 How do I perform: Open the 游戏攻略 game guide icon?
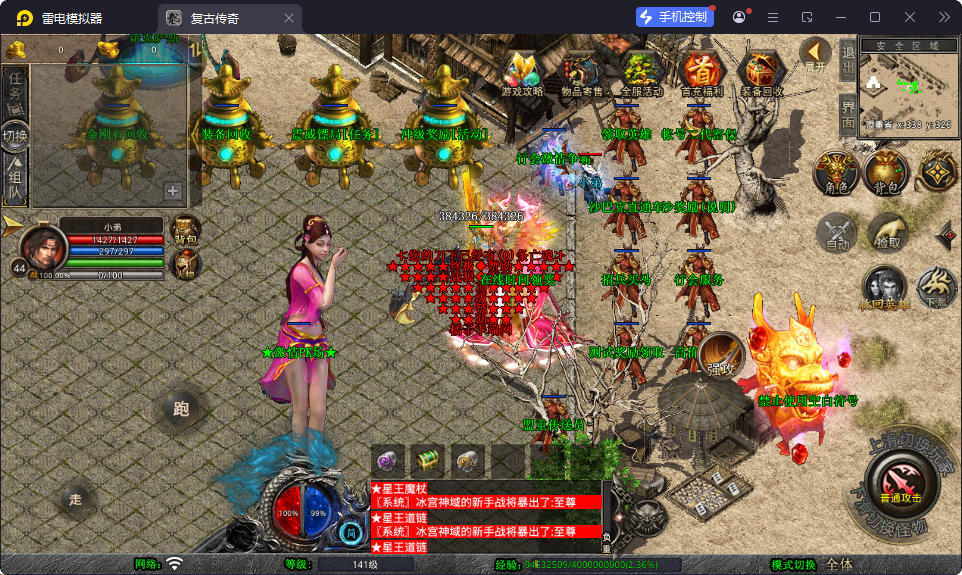coord(522,72)
